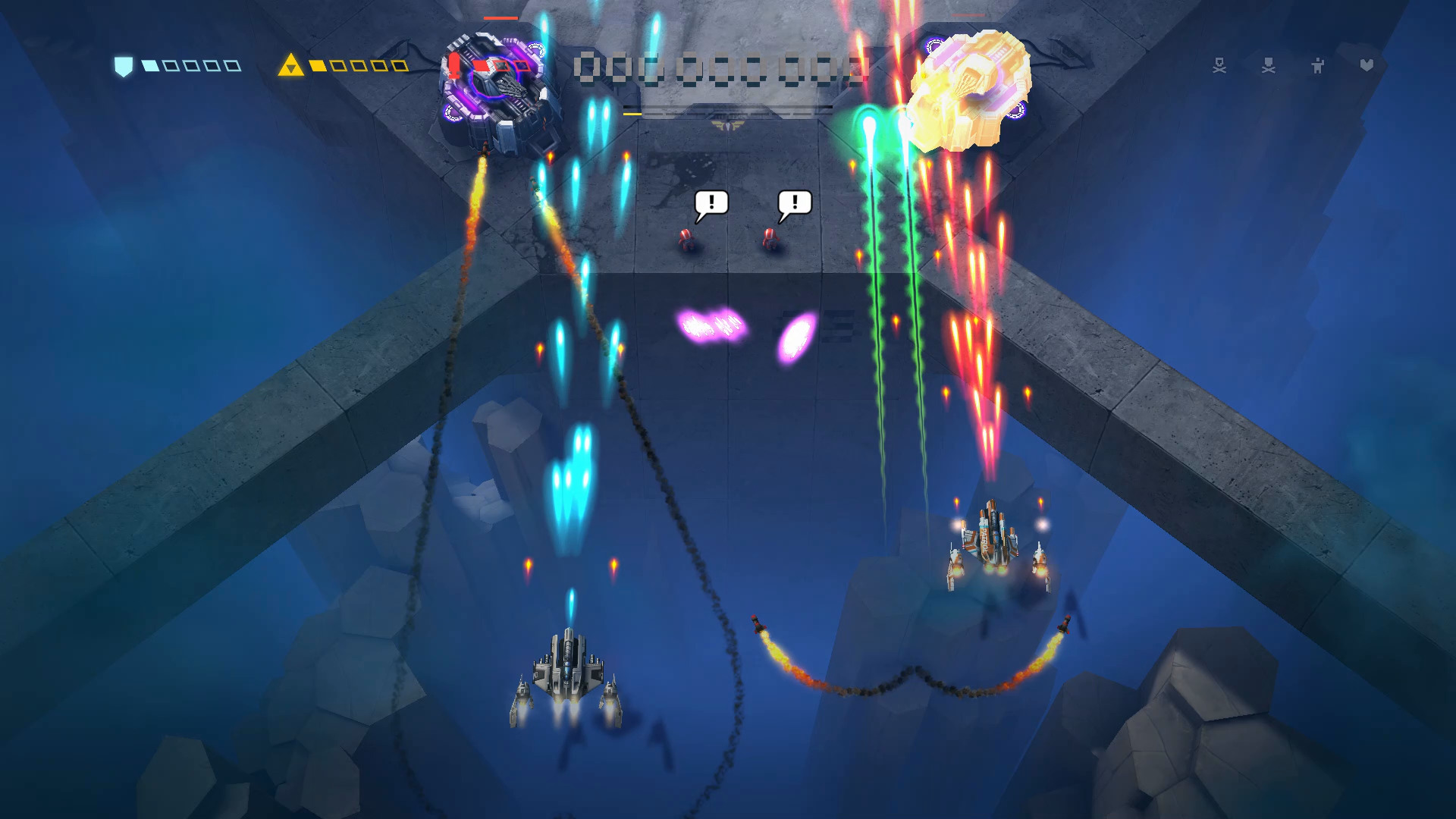Select the waving person rescue objective icon
Screen dimensions: 1456x819
pyautogui.click(x=1318, y=66)
